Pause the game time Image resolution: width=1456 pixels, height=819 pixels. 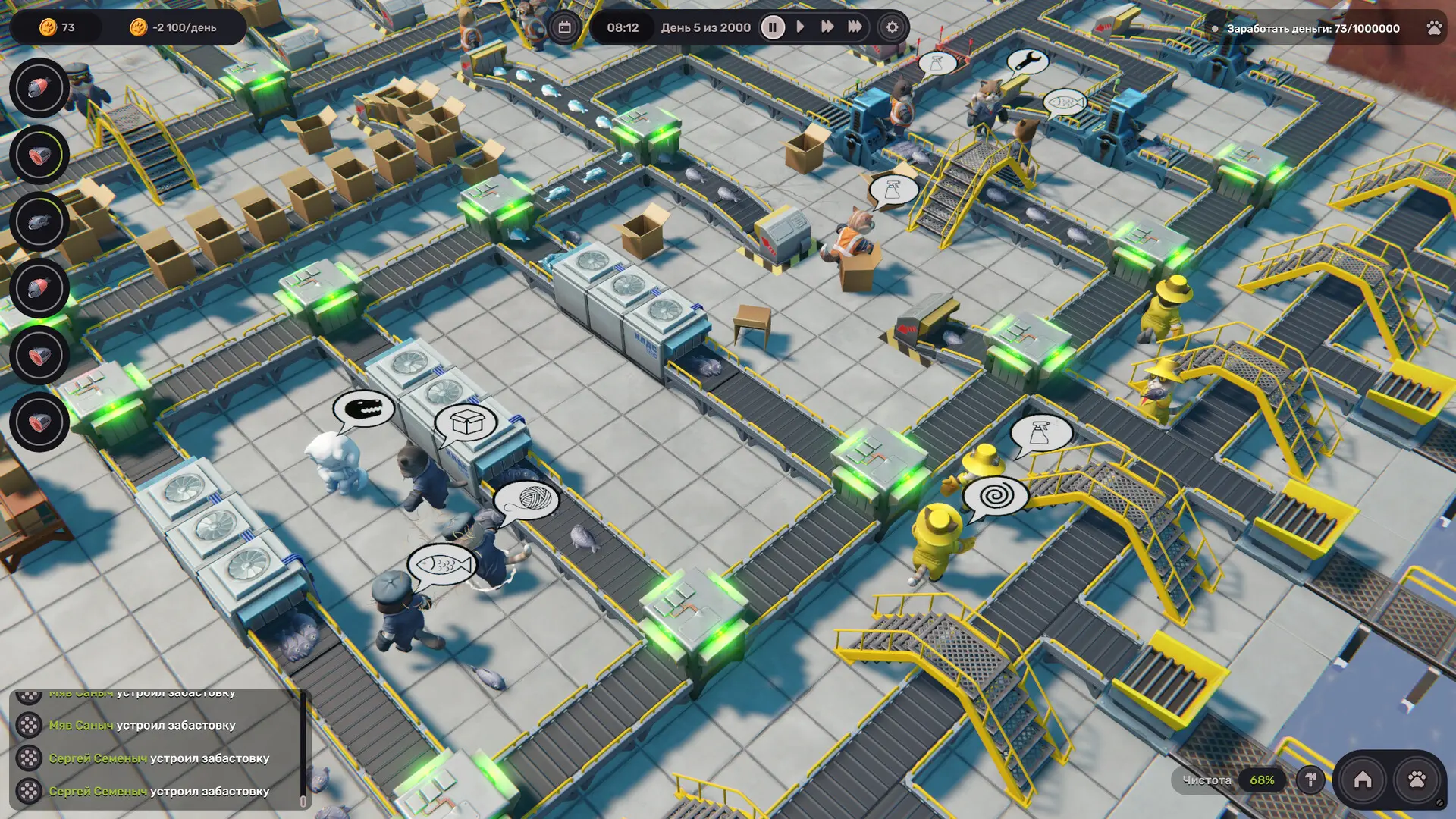(773, 28)
